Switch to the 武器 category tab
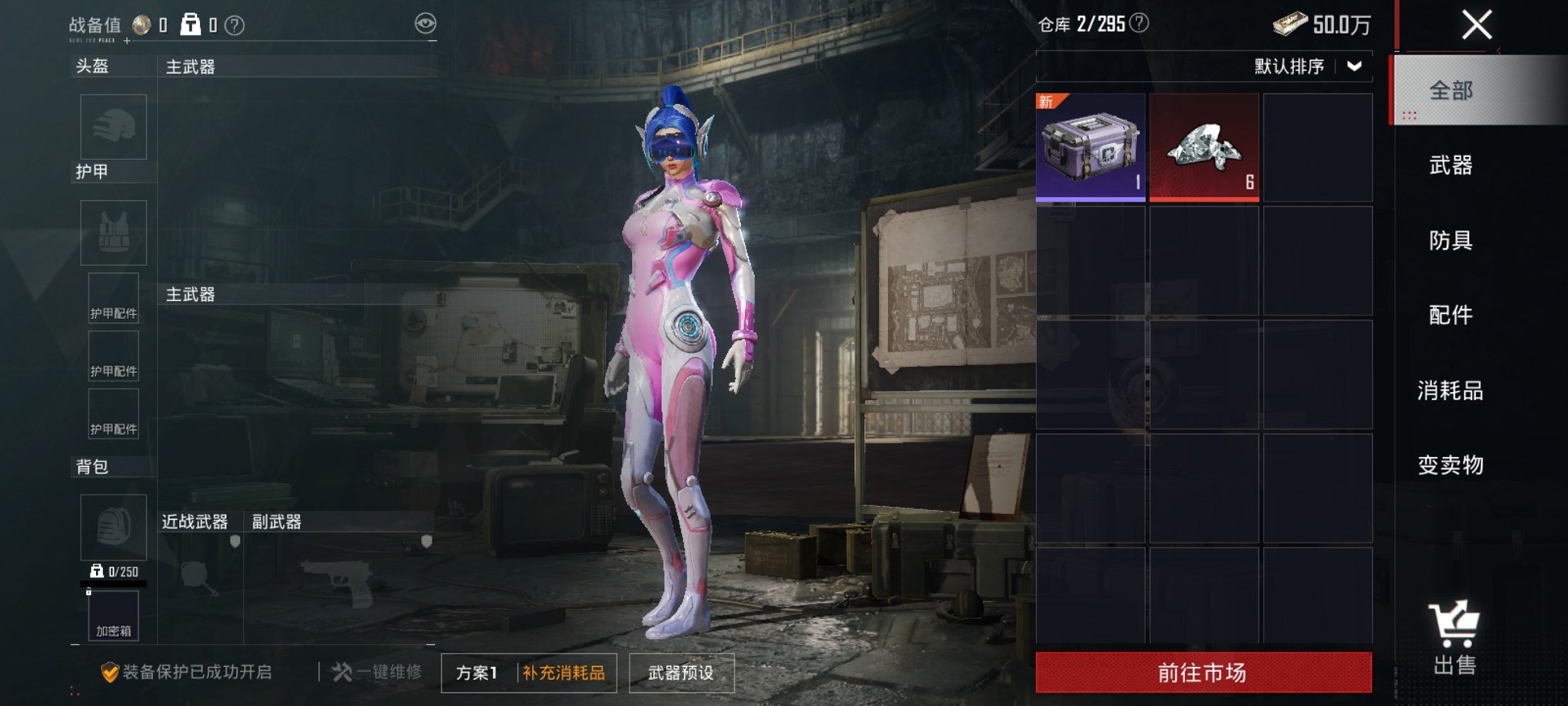Image resolution: width=1568 pixels, height=706 pixels. (1449, 165)
